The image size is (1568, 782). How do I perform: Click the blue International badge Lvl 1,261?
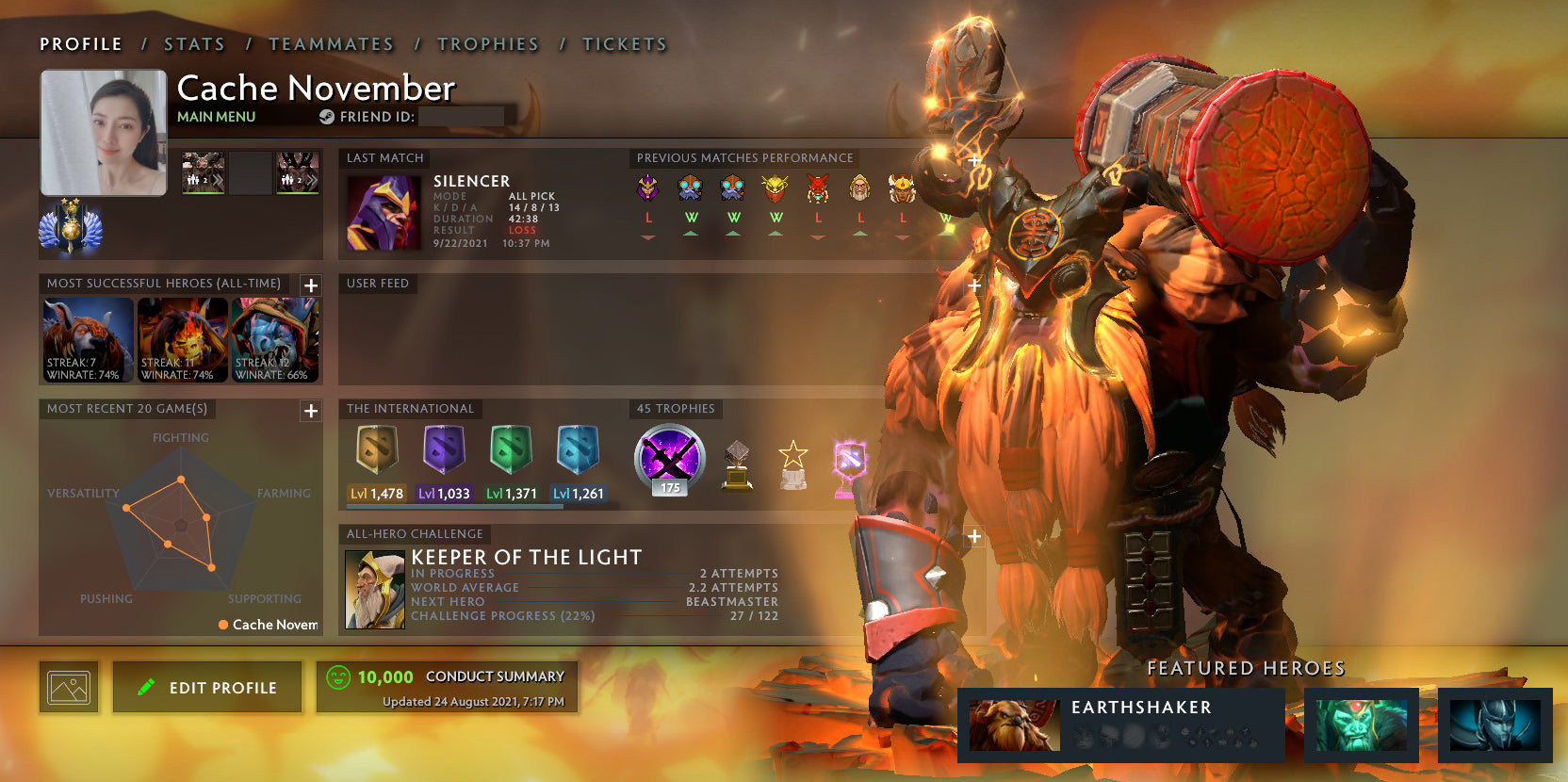(578, 452)
